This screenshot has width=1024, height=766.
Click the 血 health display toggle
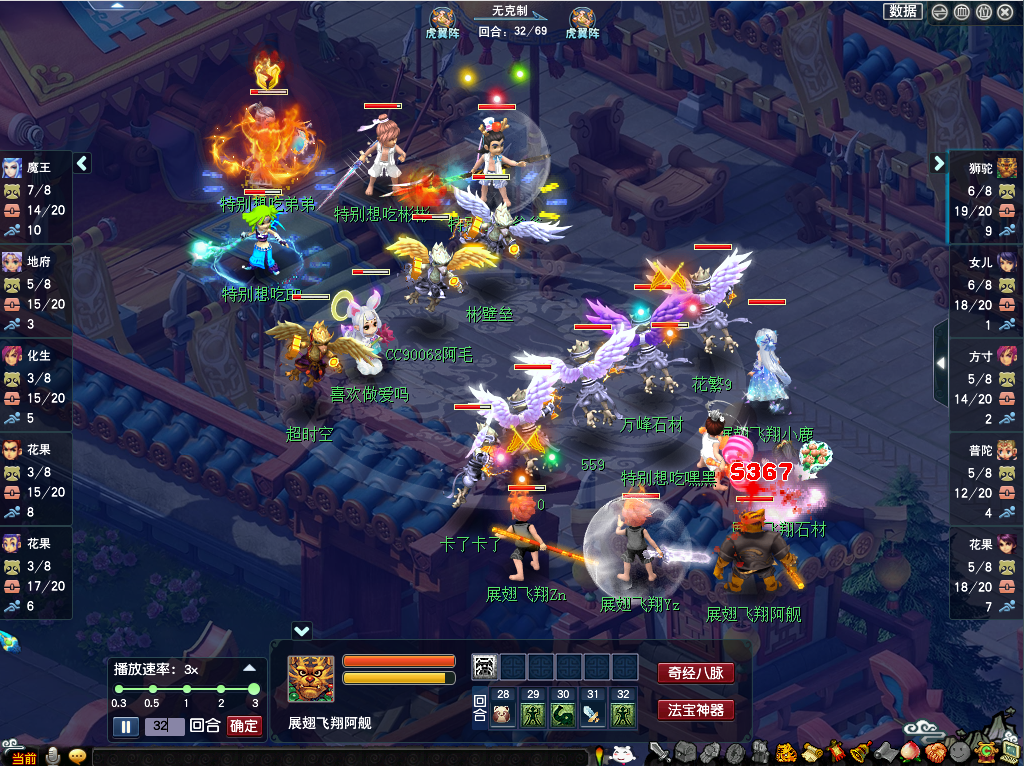click(x=961, y=12)
